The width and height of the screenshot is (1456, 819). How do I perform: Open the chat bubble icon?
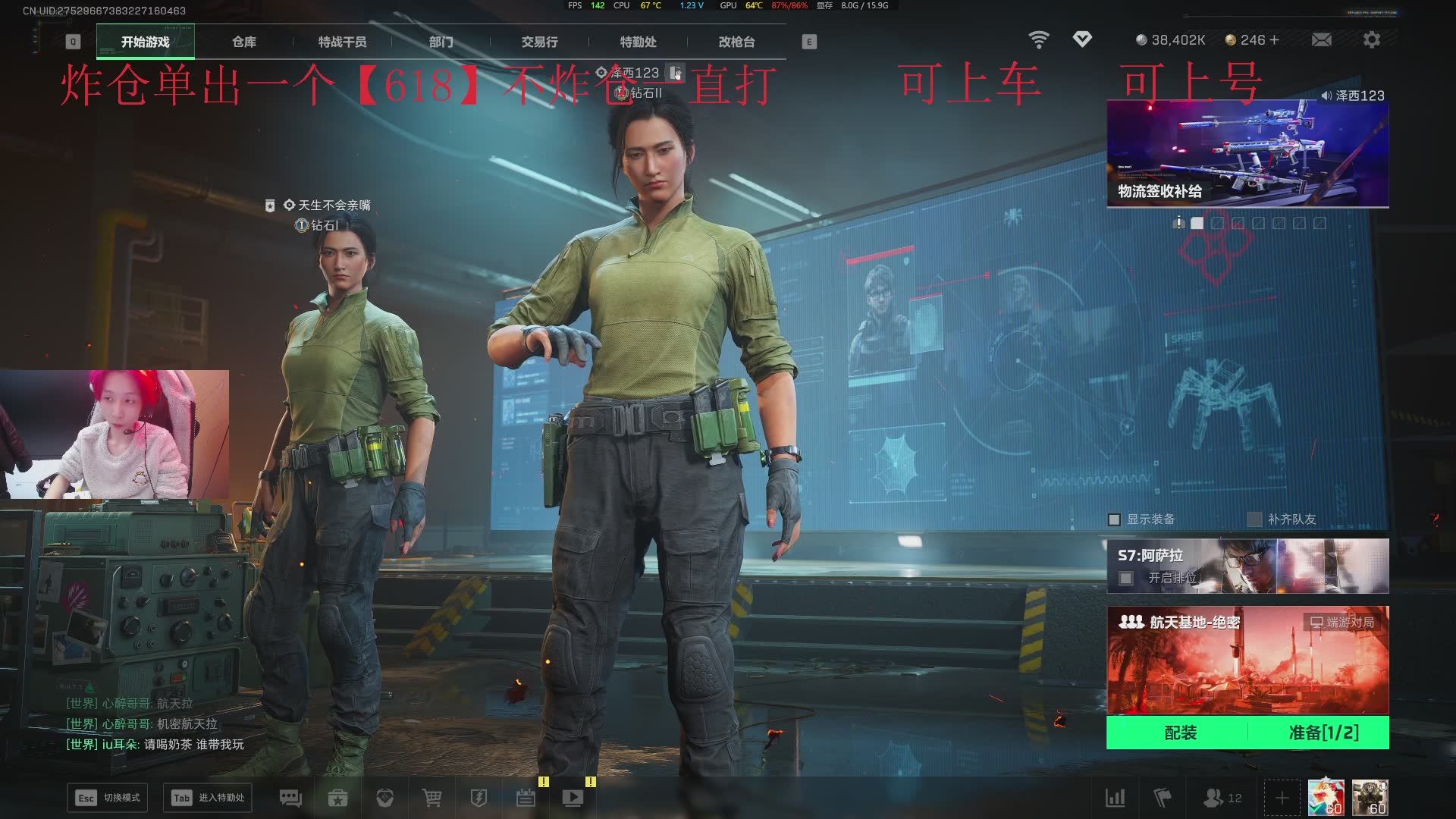point(290,798)
